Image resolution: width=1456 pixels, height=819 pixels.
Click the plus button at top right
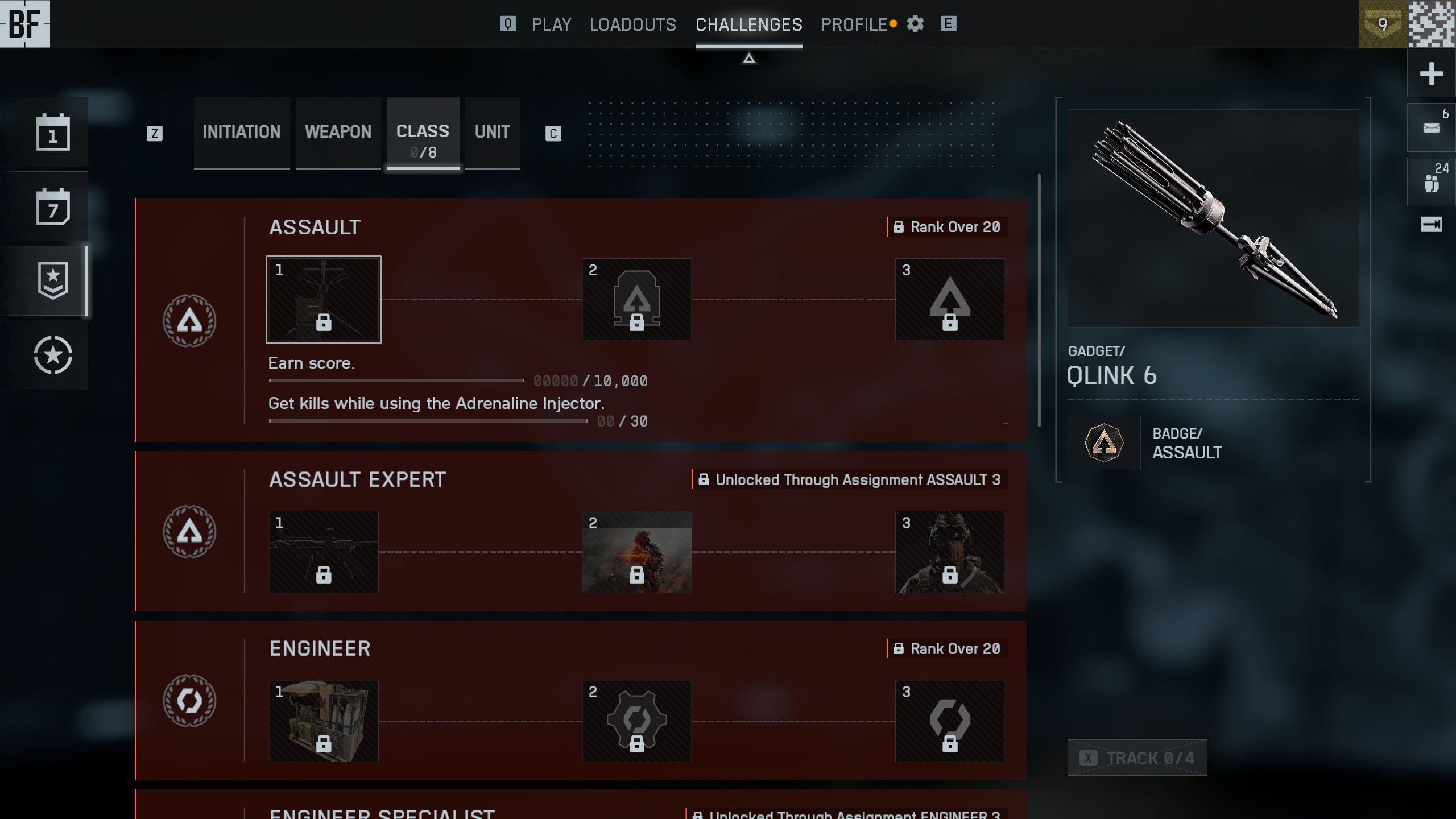click(1431, 73)
